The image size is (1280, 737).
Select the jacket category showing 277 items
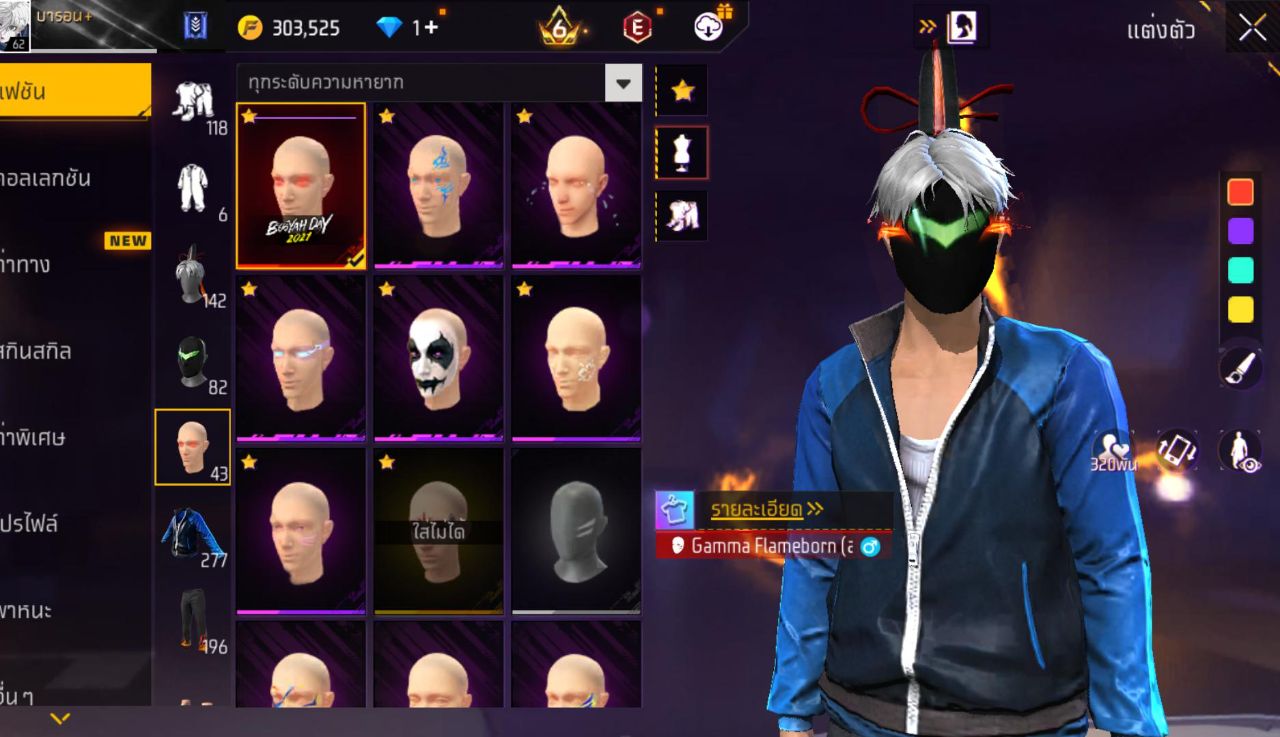pos(194,532)
